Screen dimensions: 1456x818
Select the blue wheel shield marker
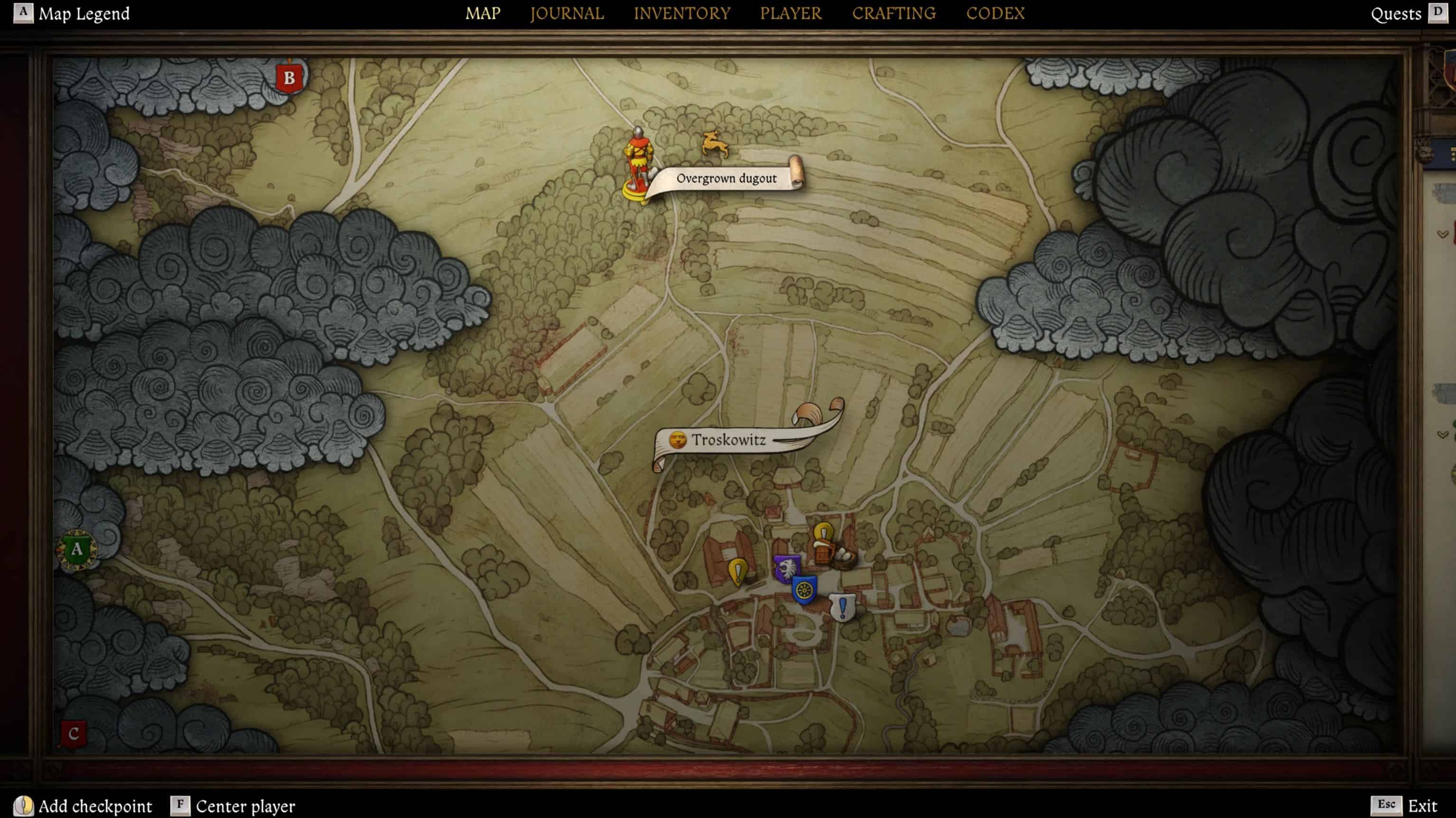[x=804, y=590]
